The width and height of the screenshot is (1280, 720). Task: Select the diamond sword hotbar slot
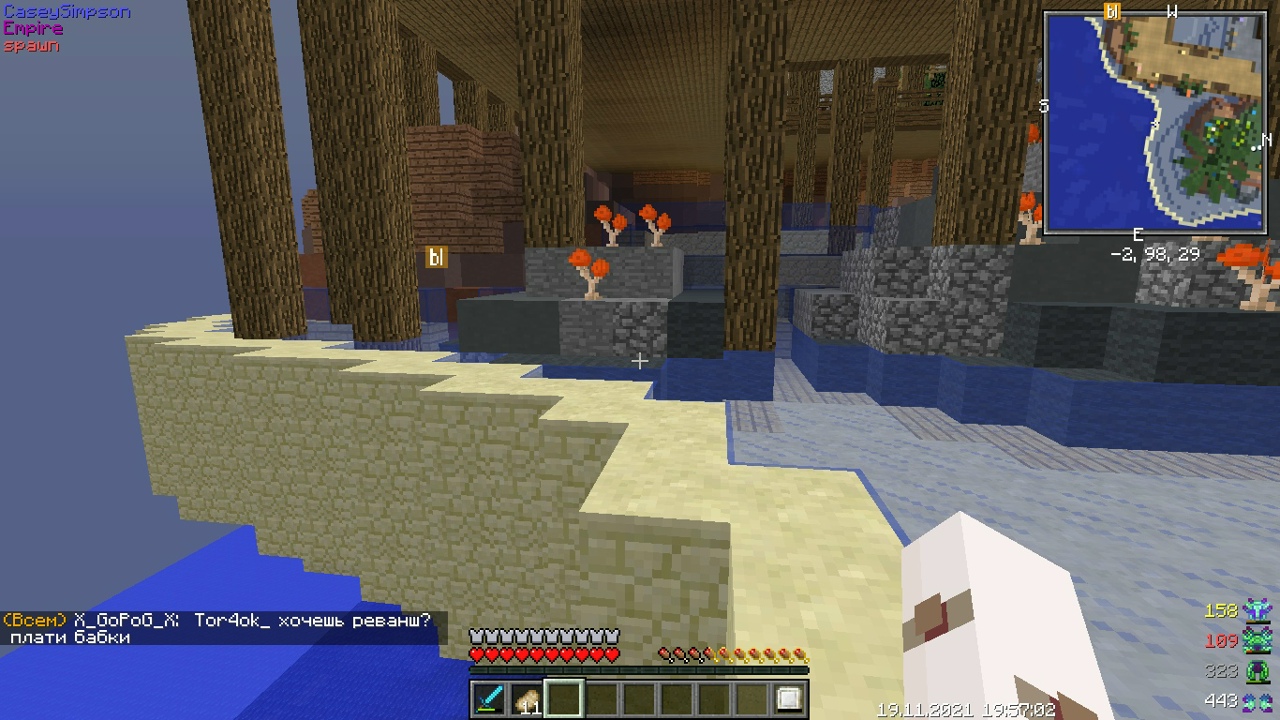(488, 698)
